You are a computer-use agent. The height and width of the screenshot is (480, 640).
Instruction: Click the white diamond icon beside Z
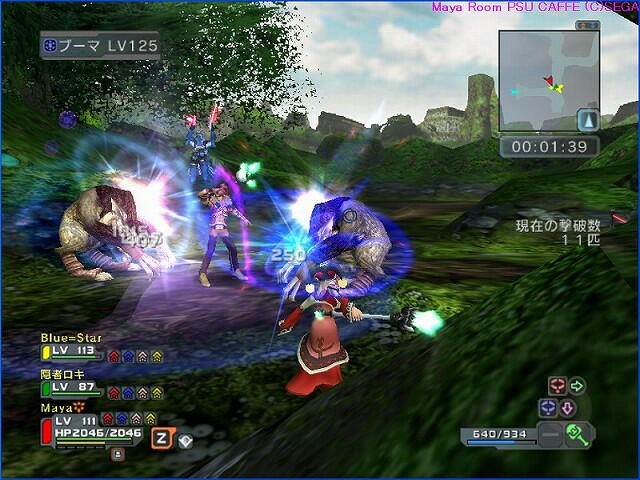(185, 438)
